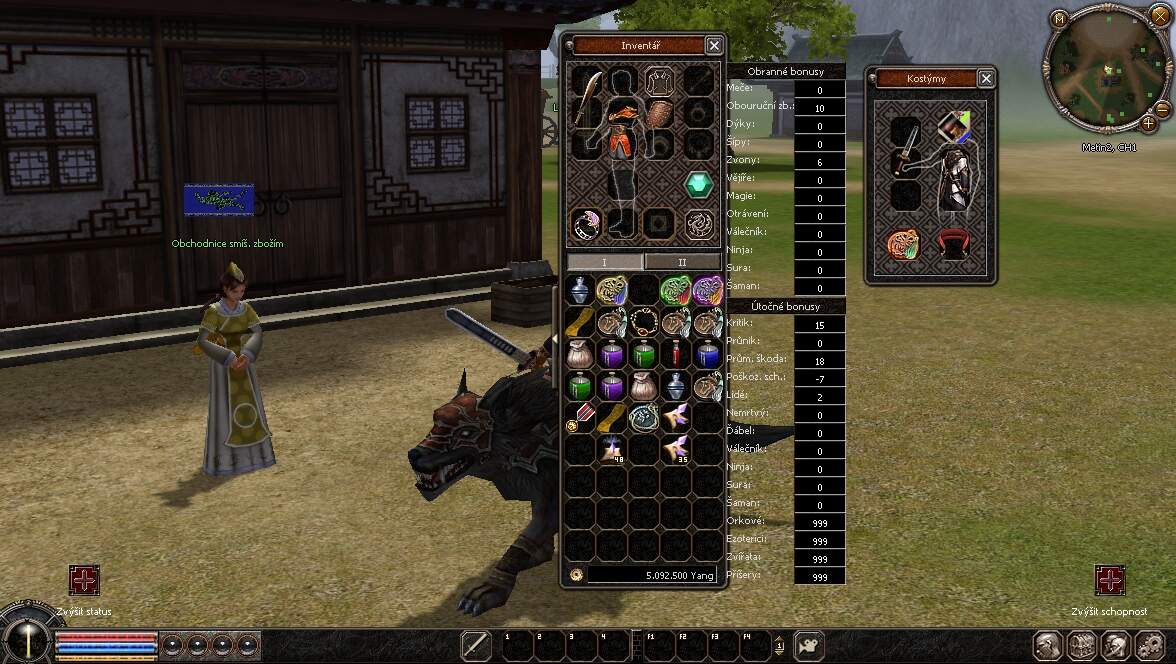
Task: Select the blue potion in inventory
Action: coord(707,354)
